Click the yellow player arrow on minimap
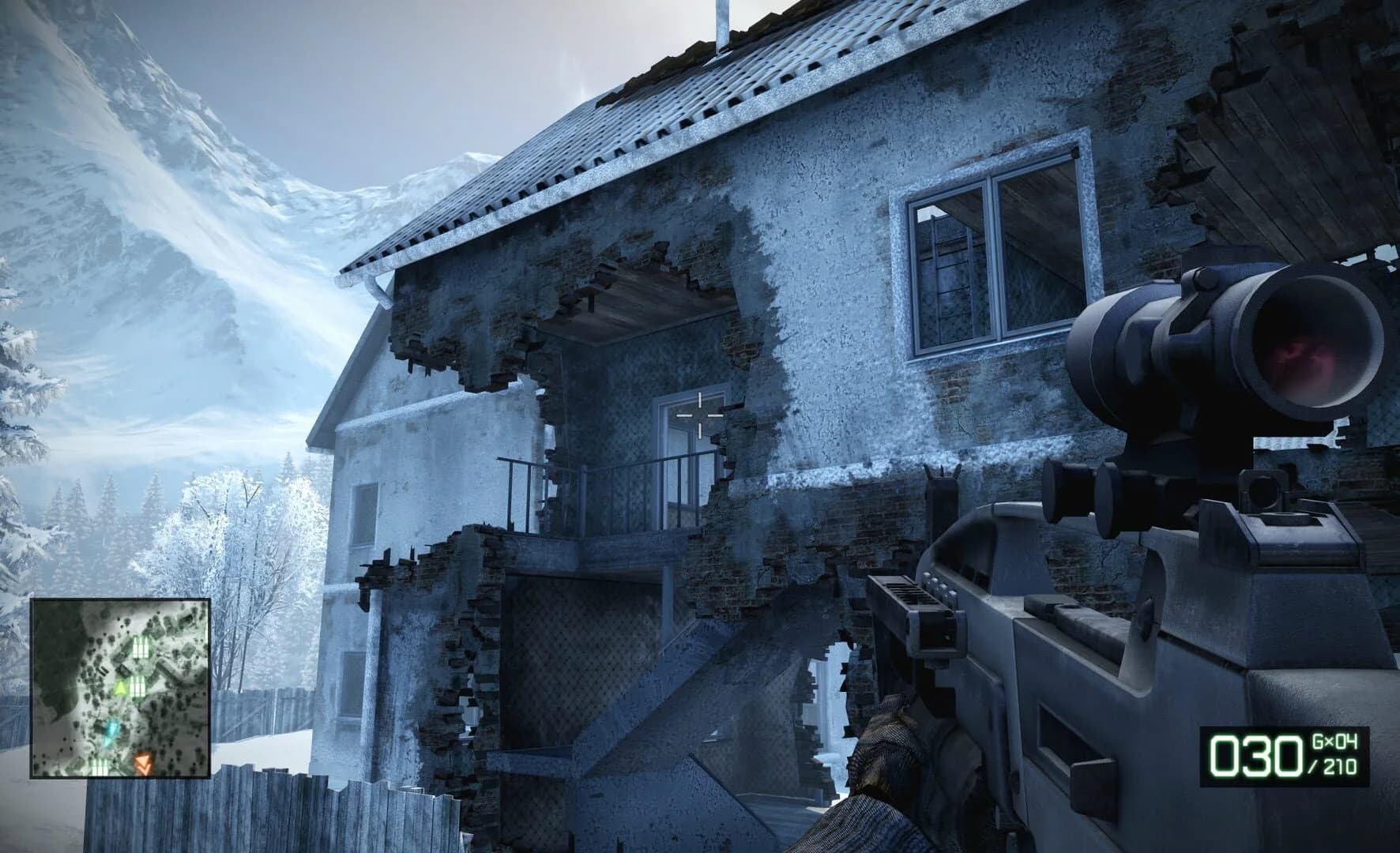The height and width of the screenshot is (853, 1400). (x=121, y=688)
